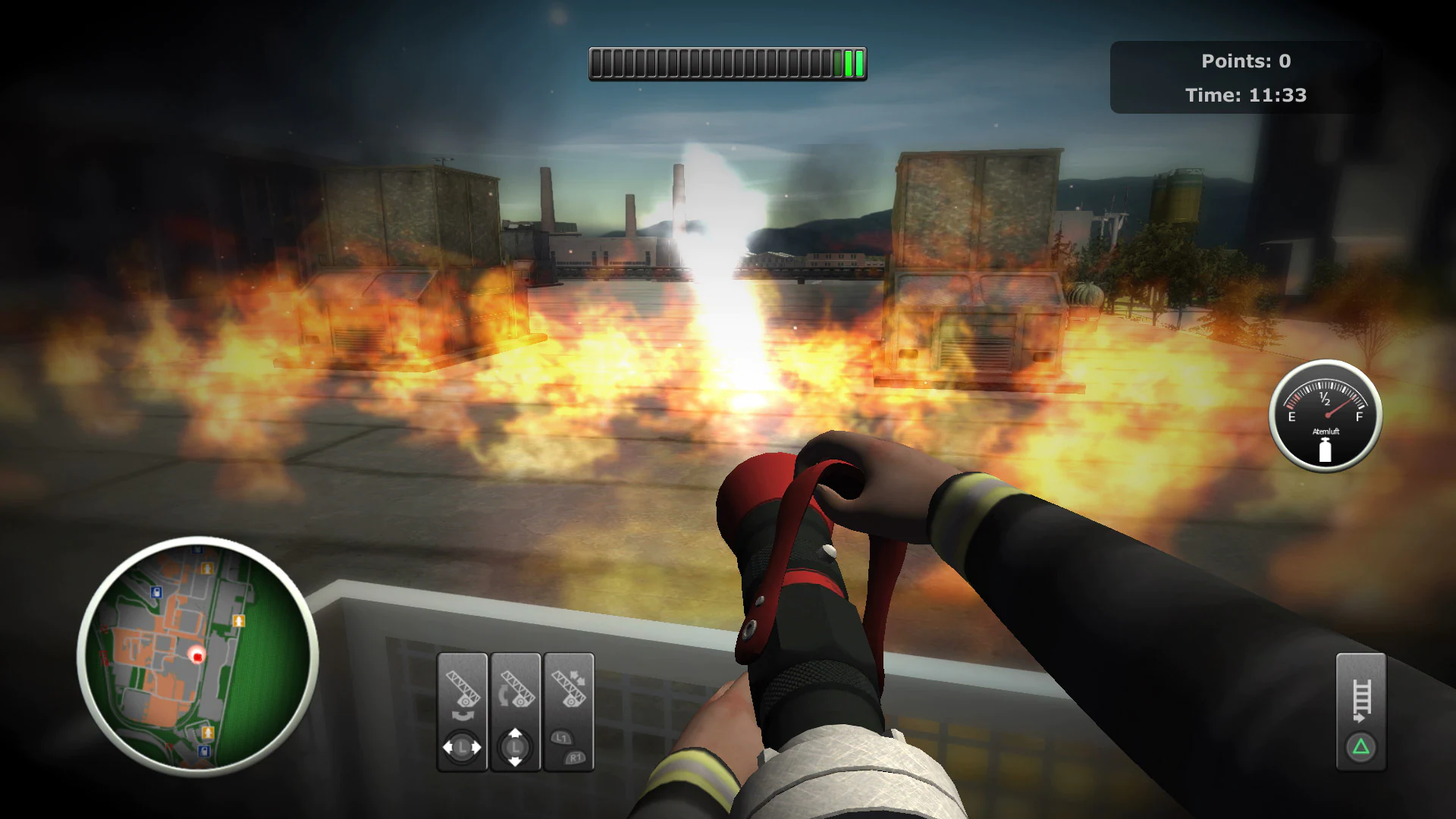Viewport: 1456px width, 819px height.
Task: Click the green water pressure progress bar
Action: point(726,64)
